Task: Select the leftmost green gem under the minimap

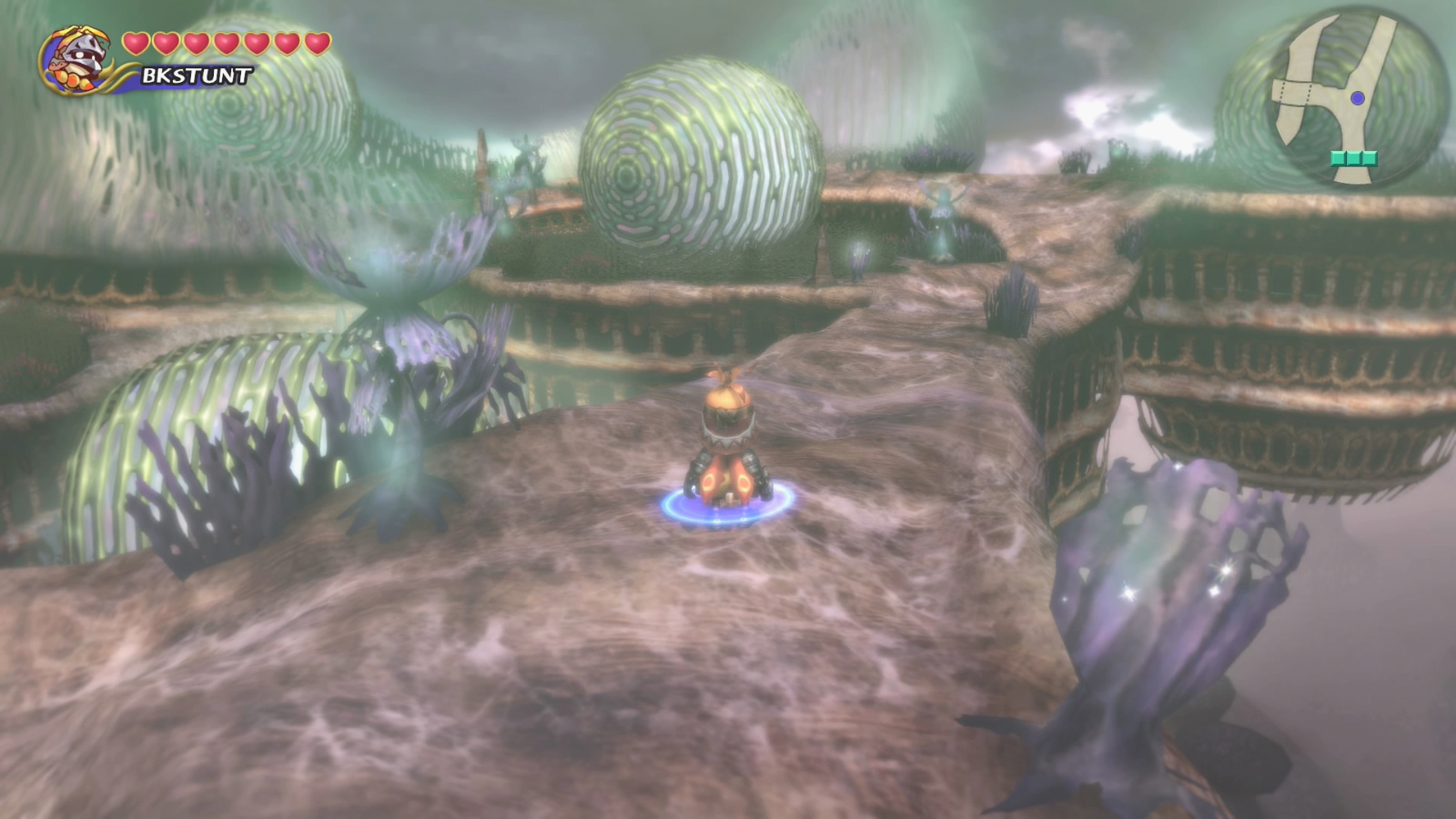Action: point(1339,158)
